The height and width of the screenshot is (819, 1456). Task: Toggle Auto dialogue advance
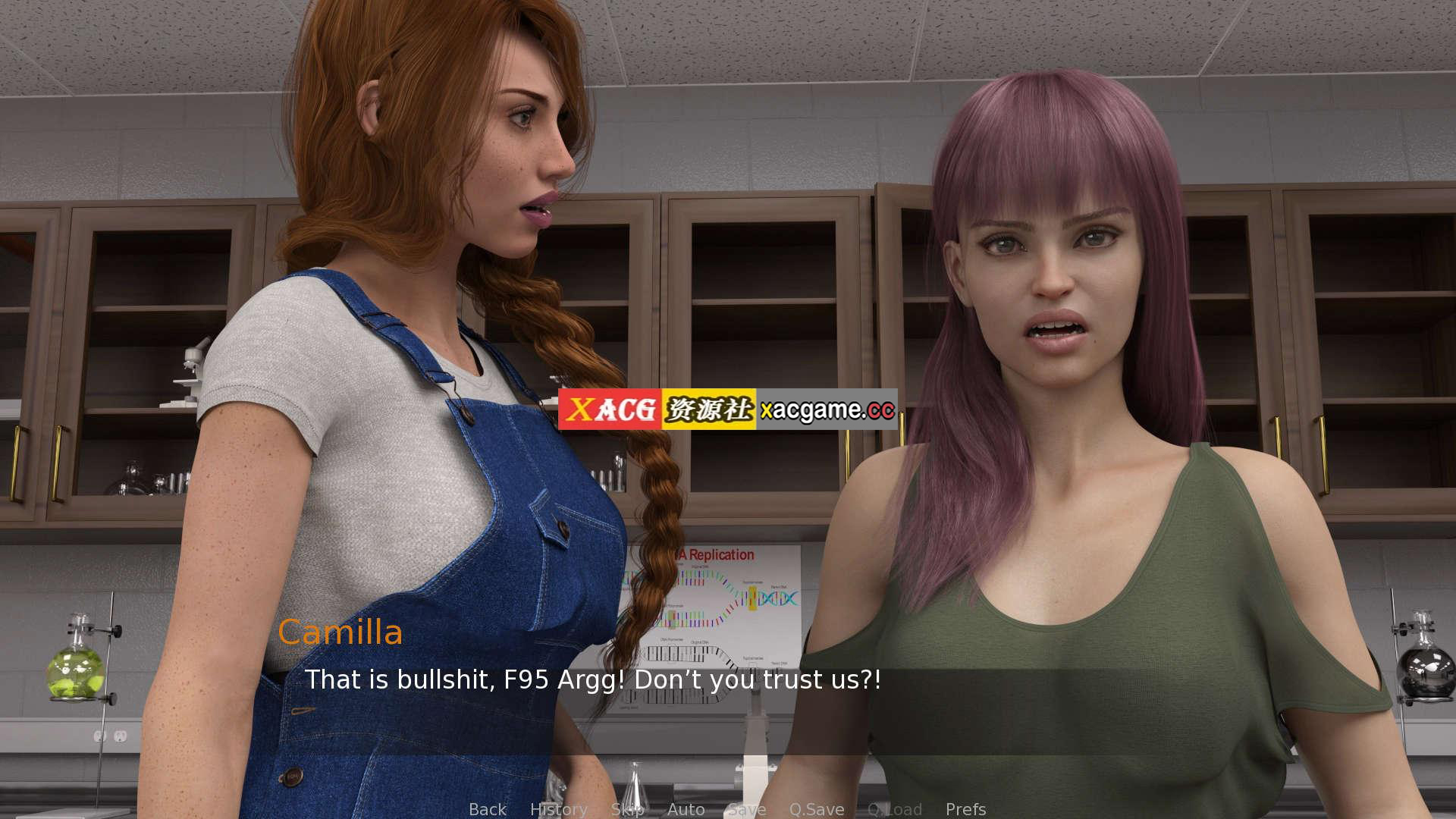686,809
